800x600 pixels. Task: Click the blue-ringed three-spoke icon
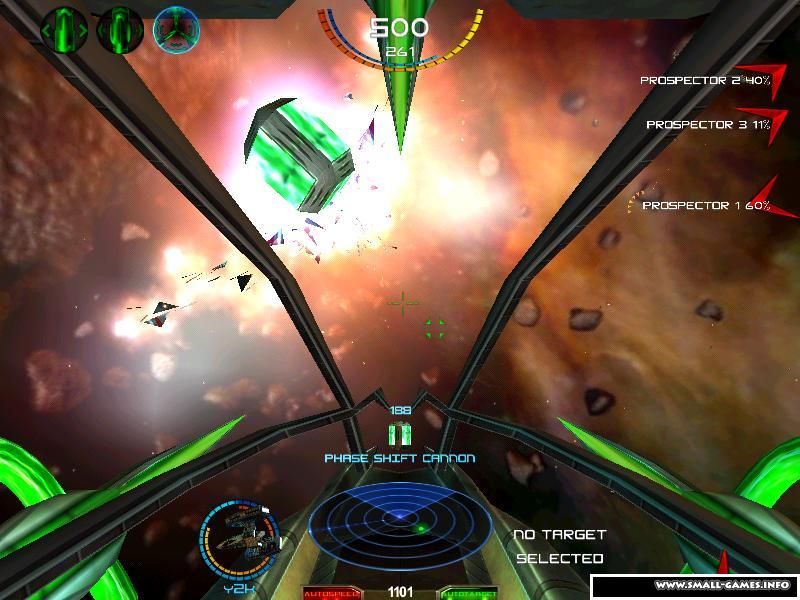tap(176, 29)
